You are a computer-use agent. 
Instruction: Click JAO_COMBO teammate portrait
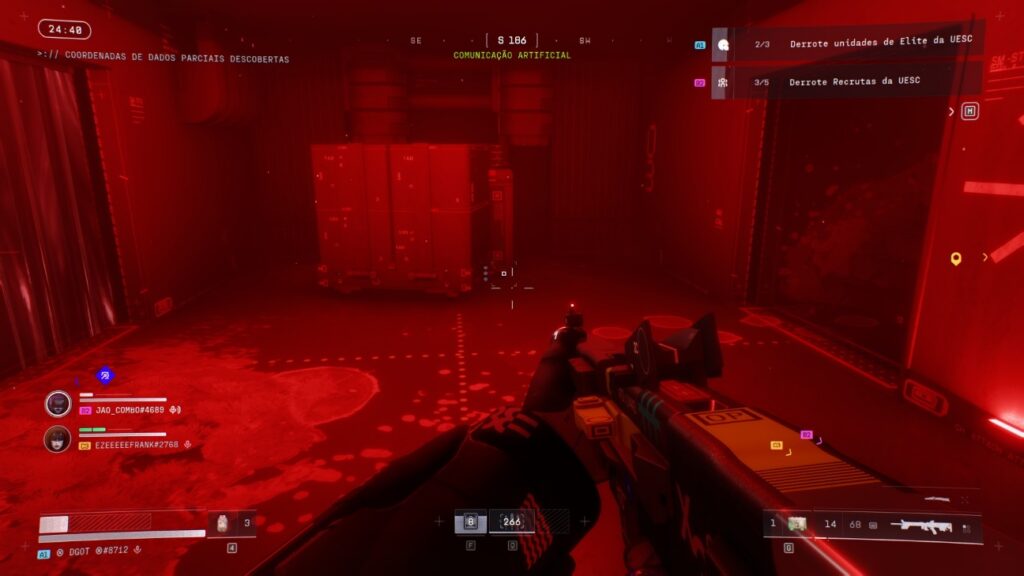point(58,403)
